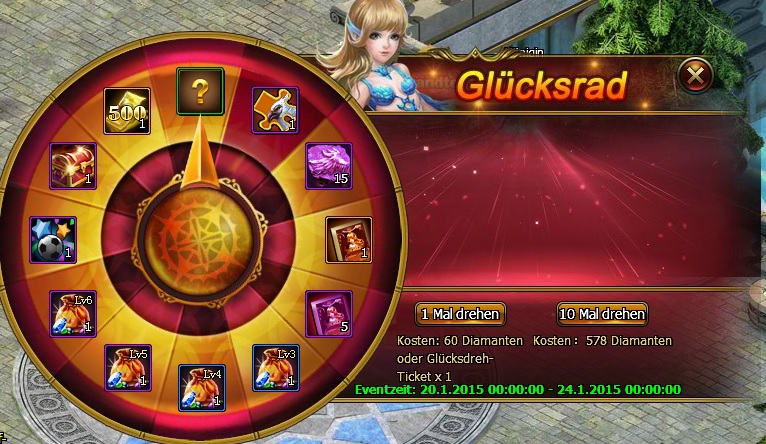
Task: Close the Glücksrad window
Action: click(696, 75)
